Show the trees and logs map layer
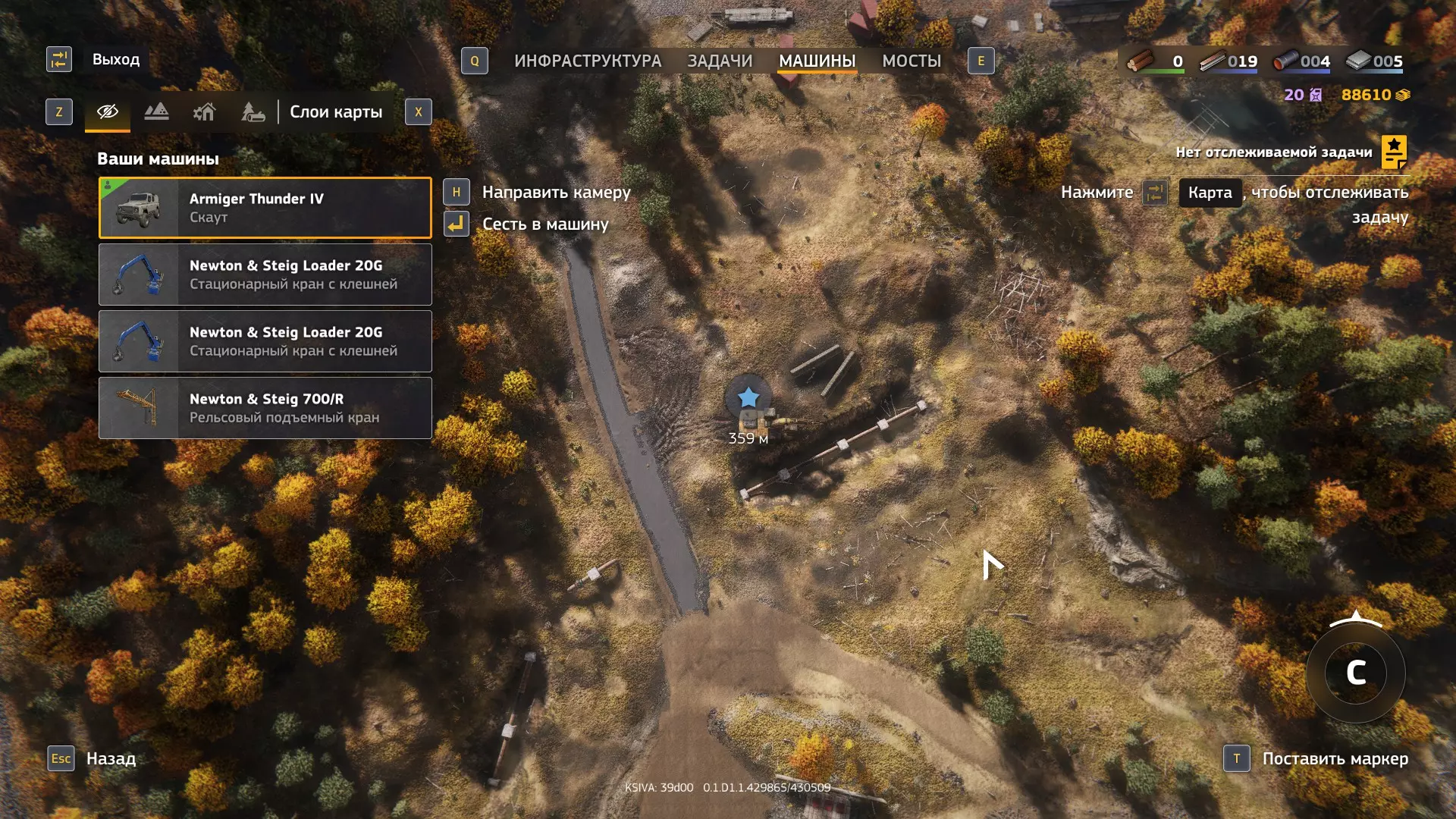Viewport: 1456px width, 819px height. 253,112
